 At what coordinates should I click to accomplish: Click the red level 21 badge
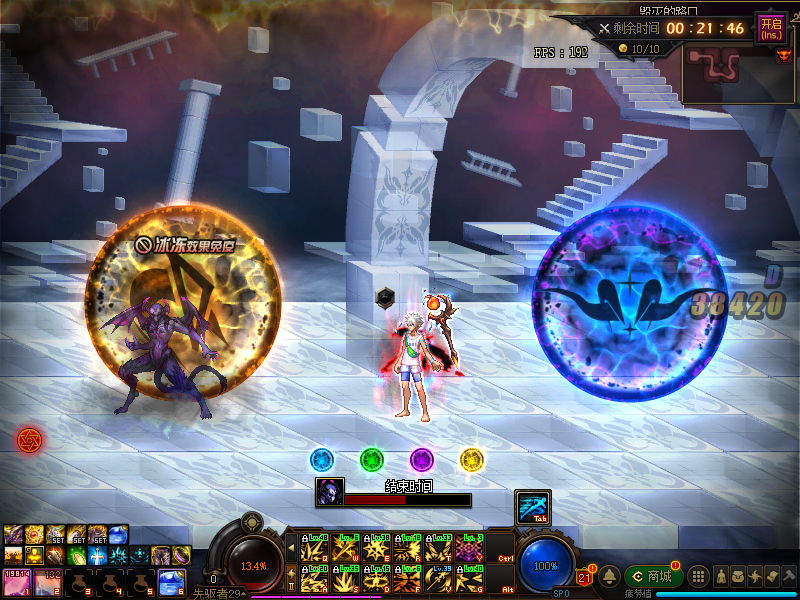[x=584, y=575]
